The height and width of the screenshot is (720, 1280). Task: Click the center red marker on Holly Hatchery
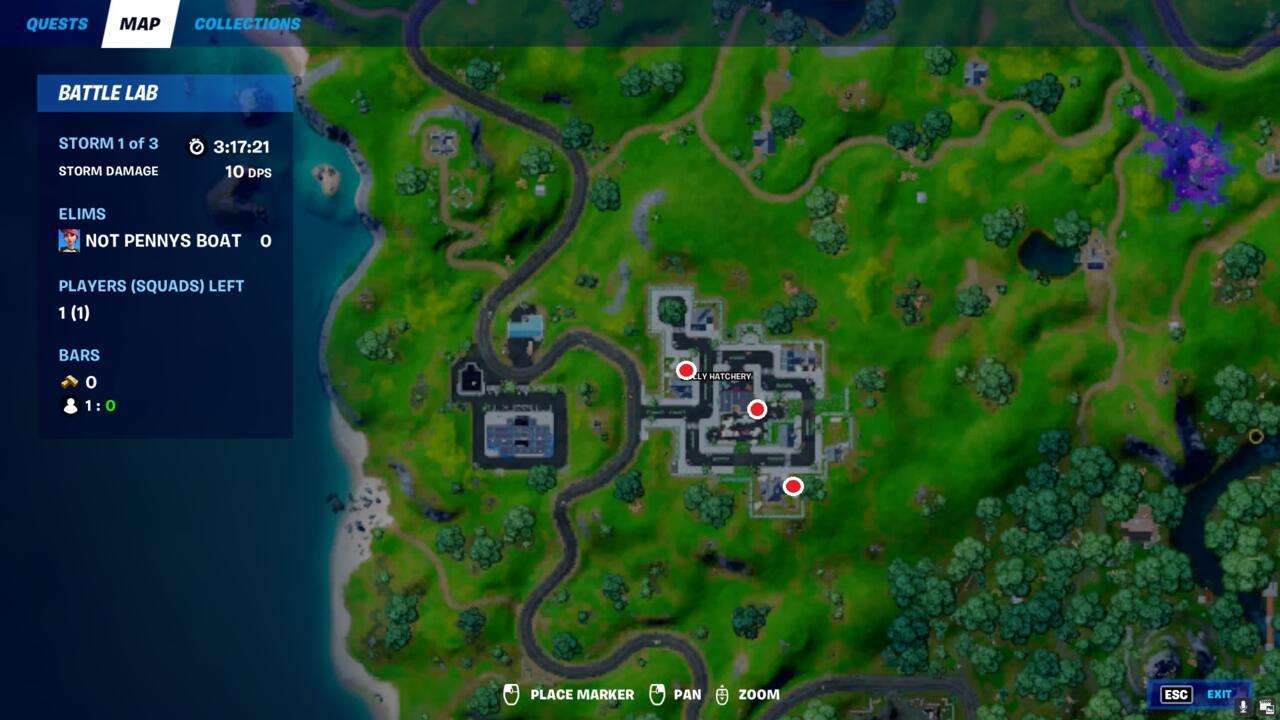[x=757, y=408]
